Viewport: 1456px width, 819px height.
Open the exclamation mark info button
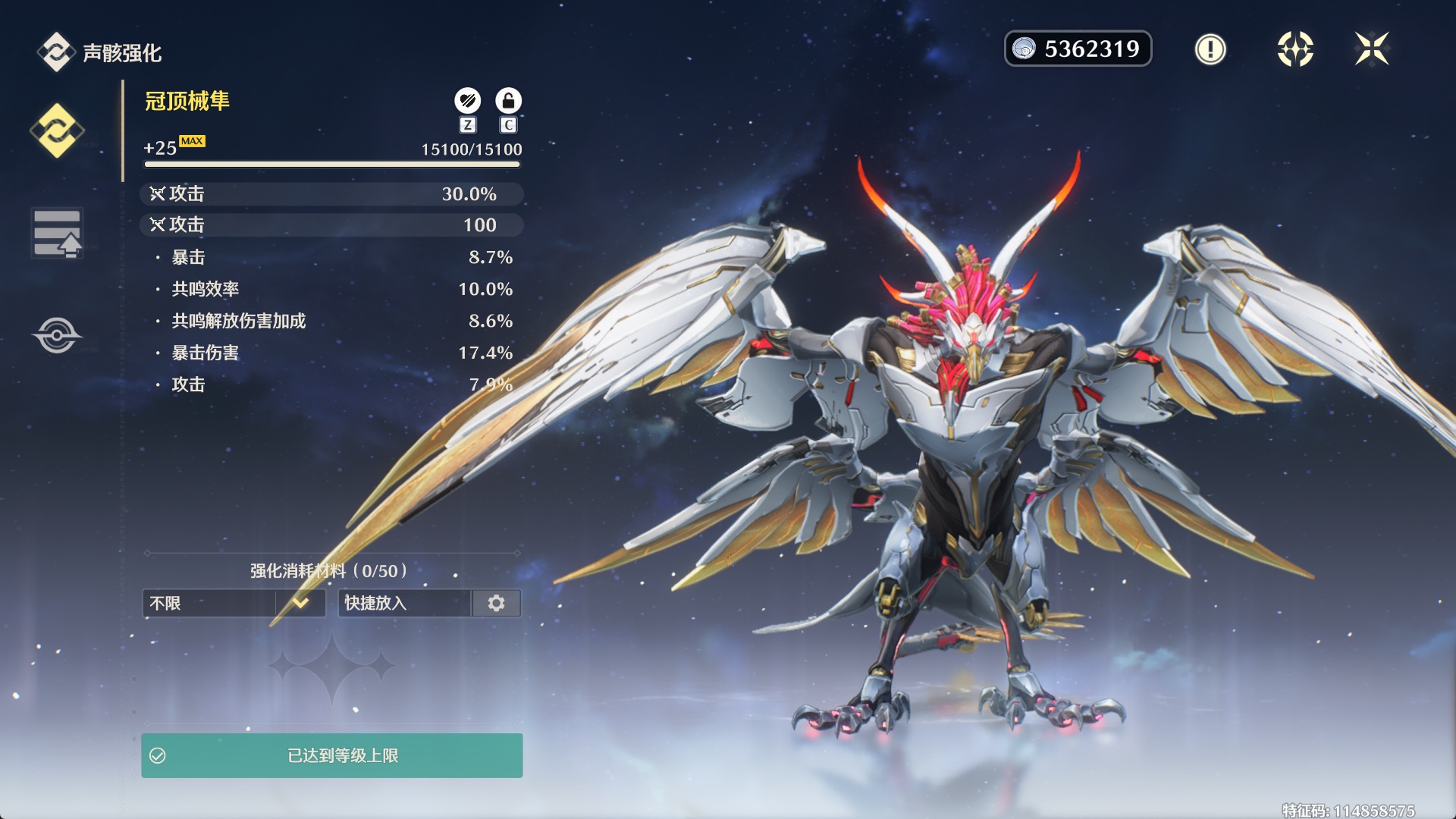click(1210, 49)
